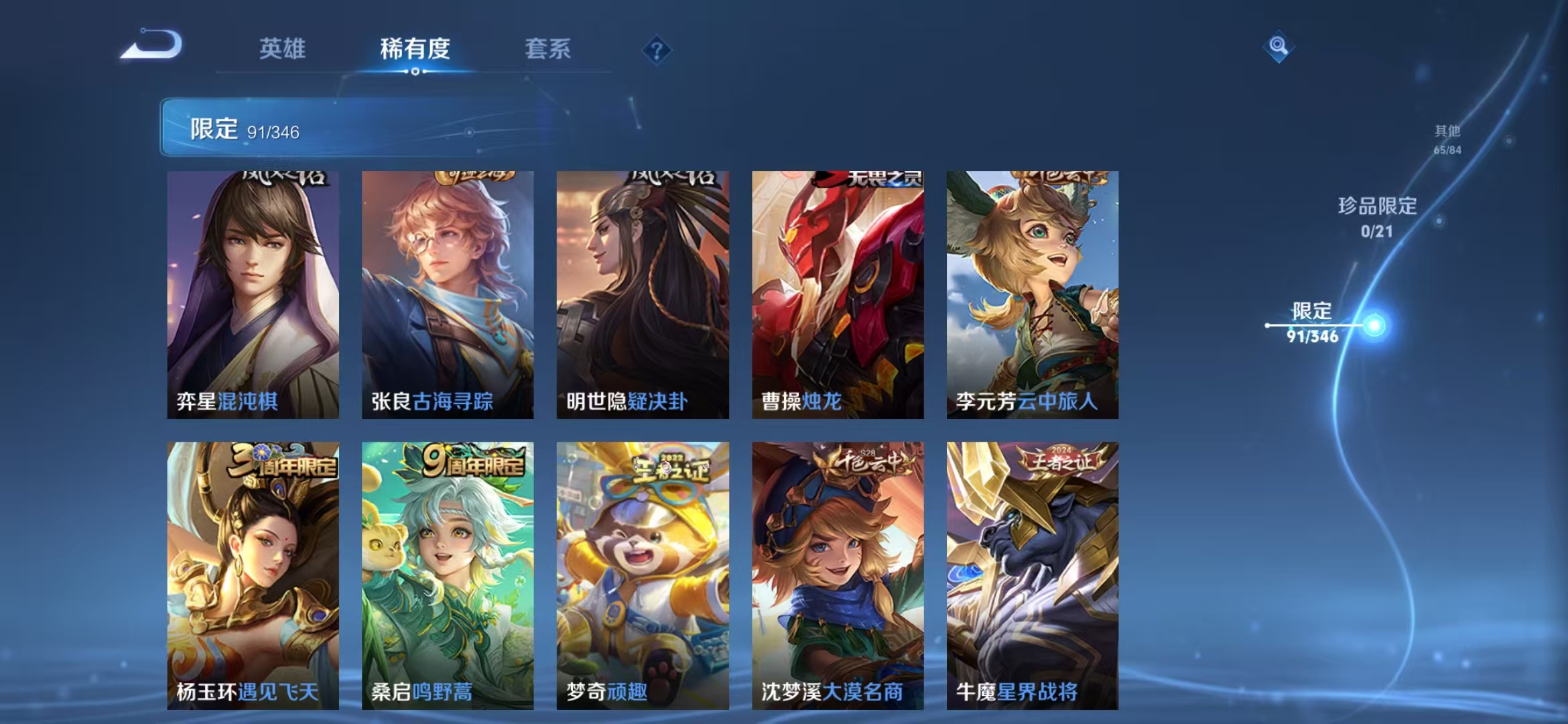View the 沈梦溪大漠名商 skin card

coord(838,577)
